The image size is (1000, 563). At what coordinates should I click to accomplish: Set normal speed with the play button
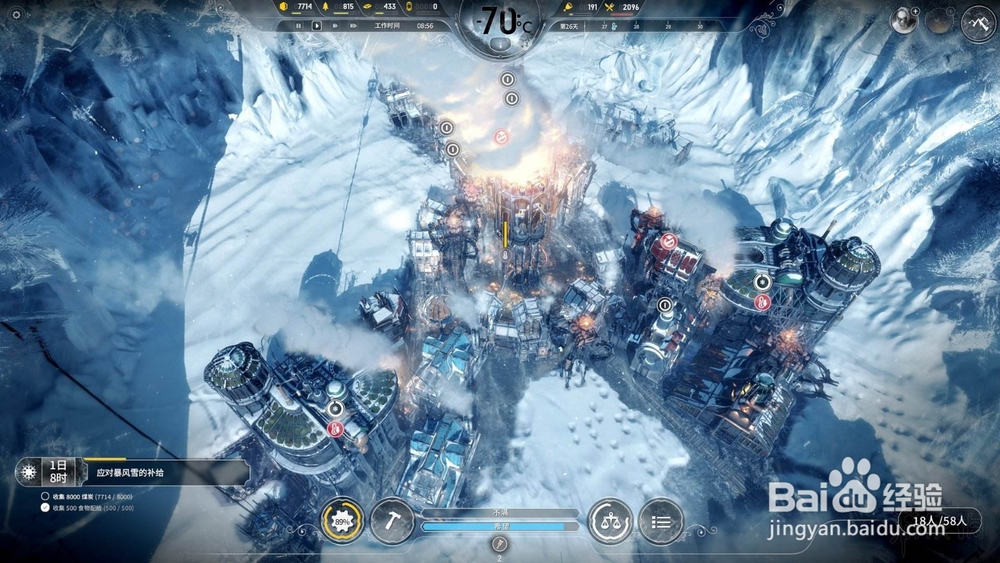click(x=317, y=26)
